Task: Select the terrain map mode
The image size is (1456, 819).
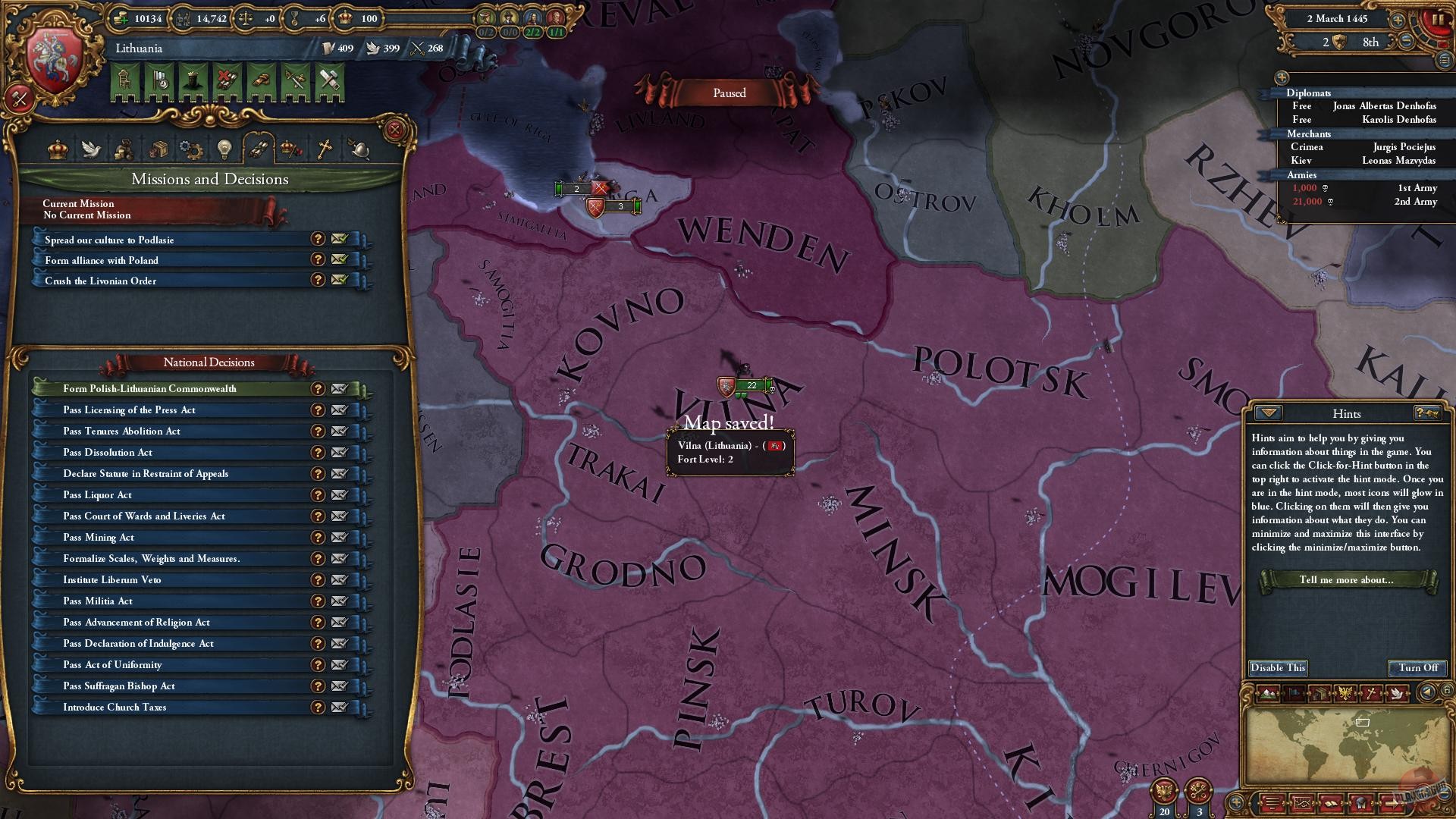Action: tap(1267, 693)
